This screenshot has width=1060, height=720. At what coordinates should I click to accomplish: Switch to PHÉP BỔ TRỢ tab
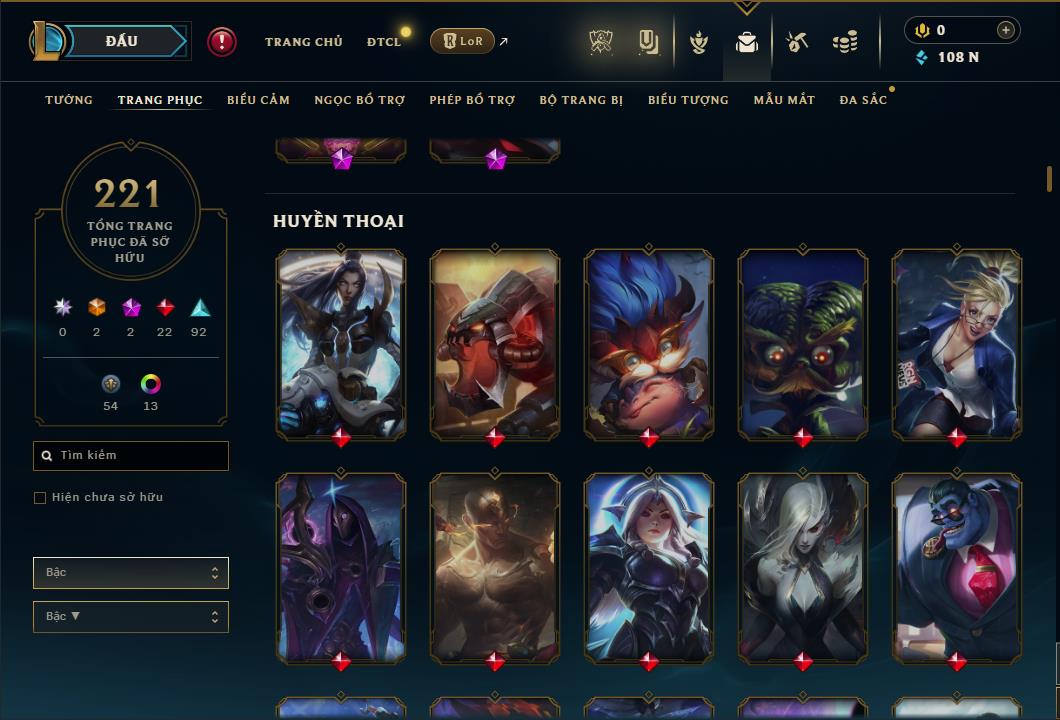click(472, 100)
